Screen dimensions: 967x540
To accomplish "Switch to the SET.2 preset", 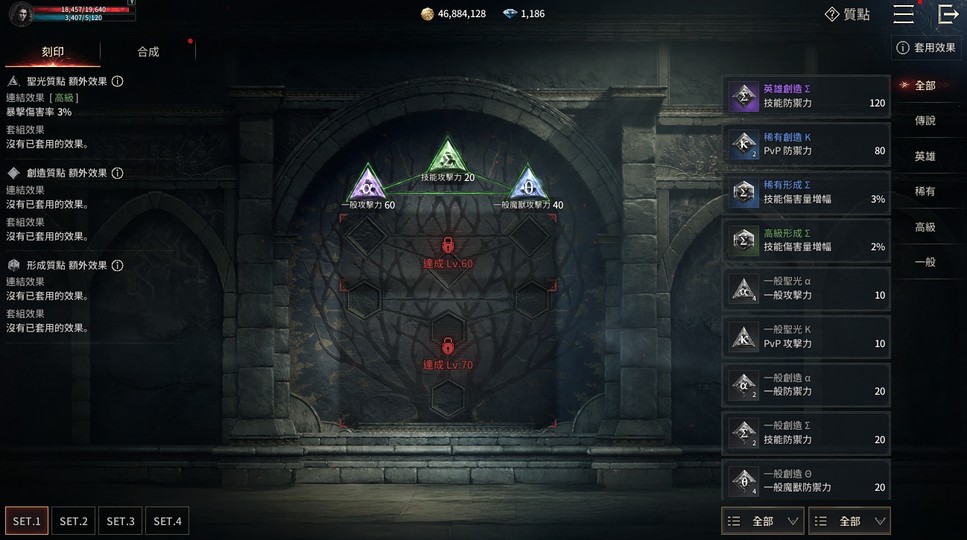I will 74,521.
